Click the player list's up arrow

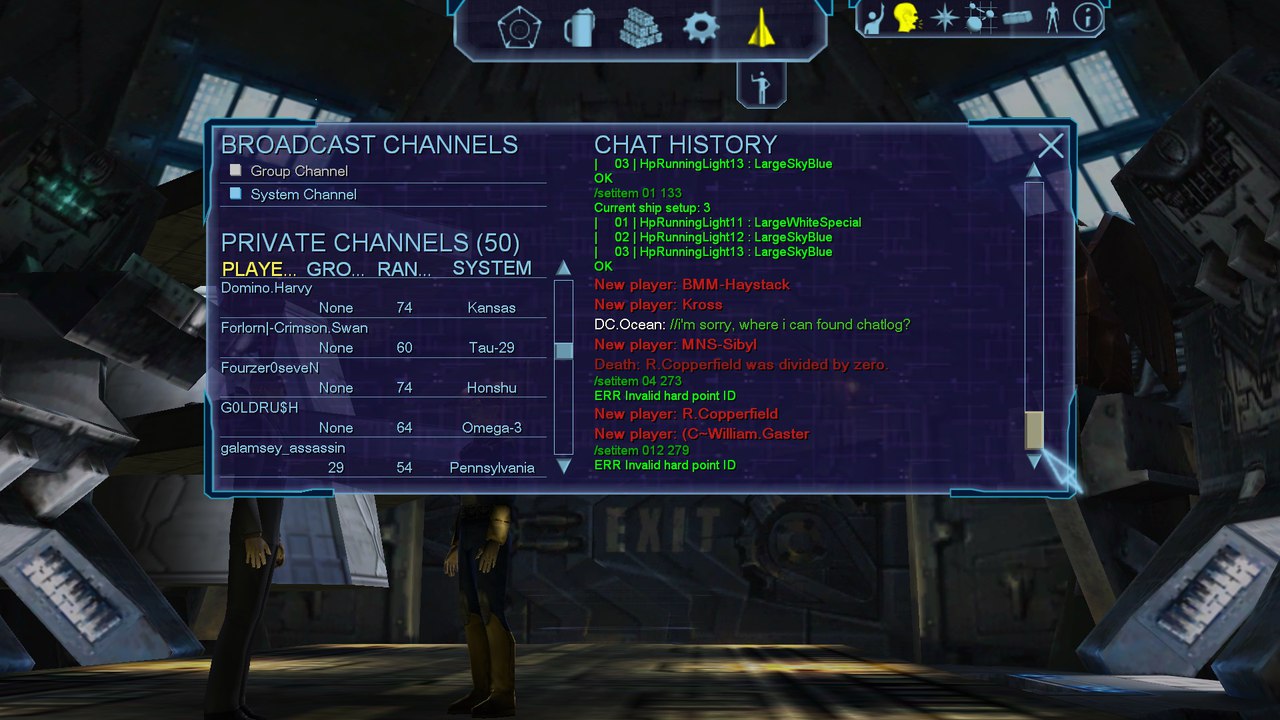pyautogui.click(x=563, y=268)
